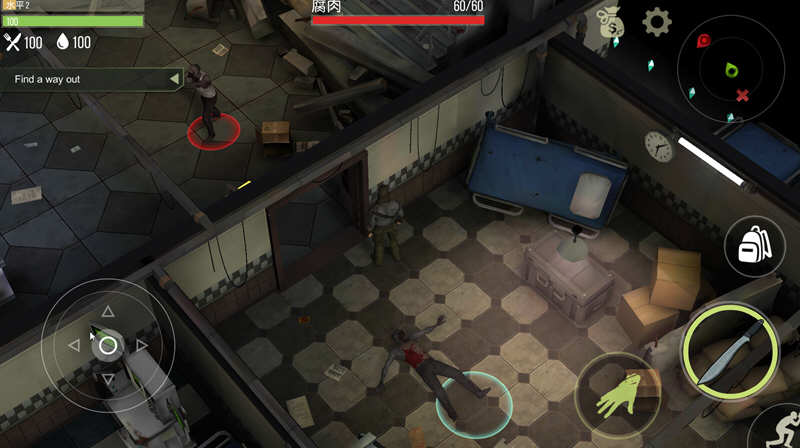Open the money bag shop
The width and height of the screenshot is (800, 448).
[x=608, y=24]
